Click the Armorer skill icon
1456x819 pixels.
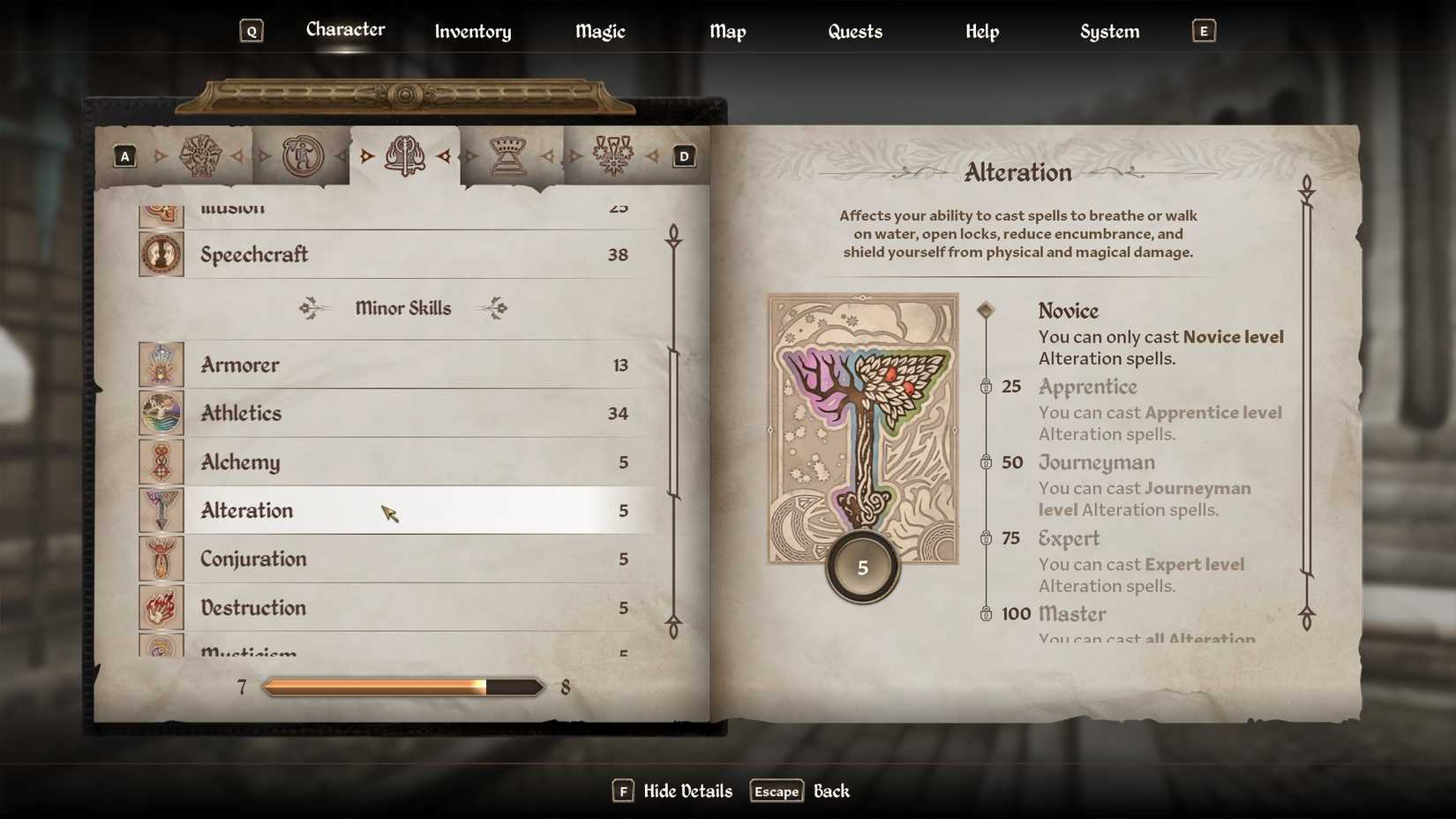(161, 364)
